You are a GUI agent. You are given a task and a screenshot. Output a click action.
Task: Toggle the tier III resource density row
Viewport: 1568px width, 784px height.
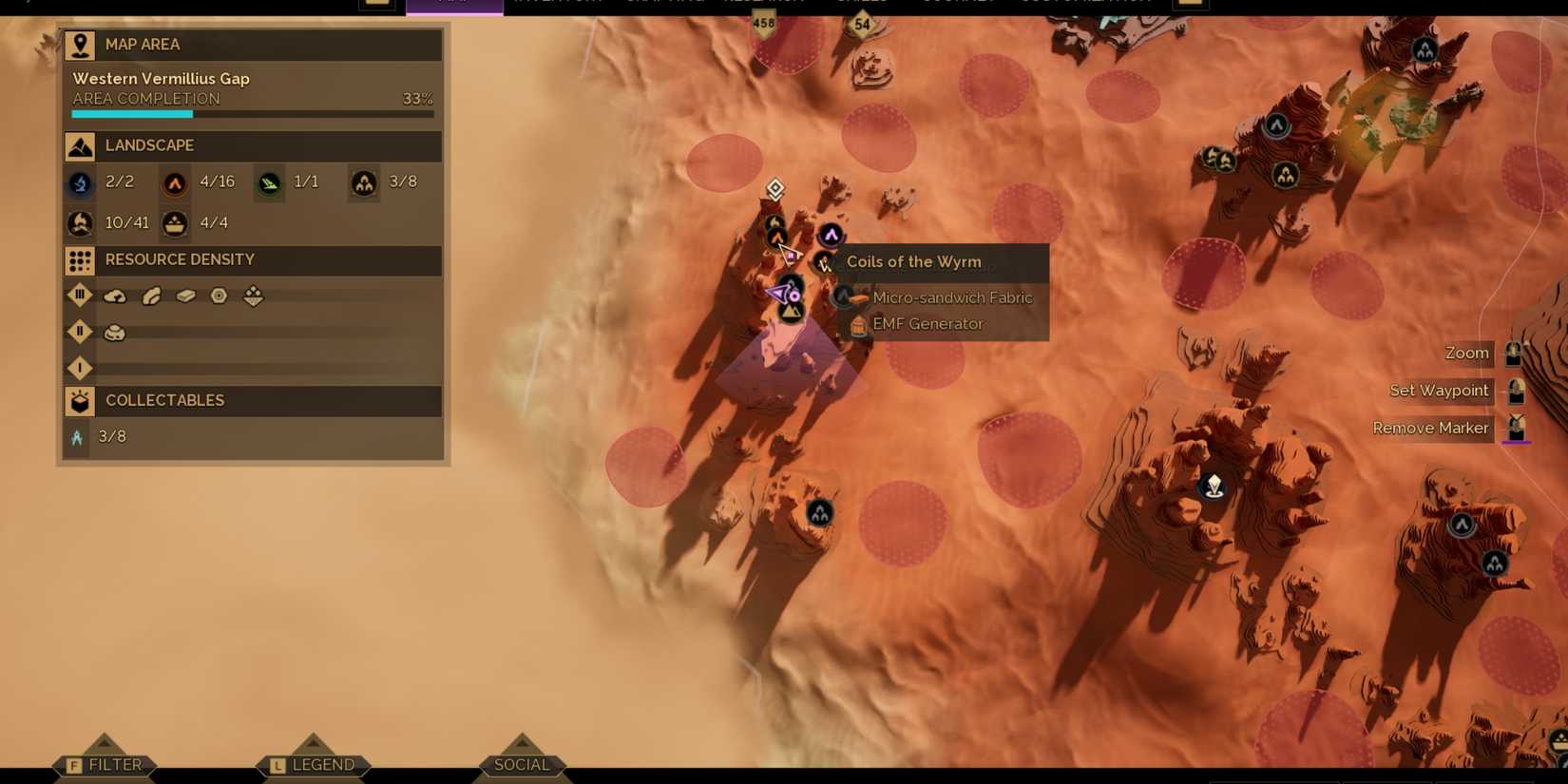click(80, 296)
